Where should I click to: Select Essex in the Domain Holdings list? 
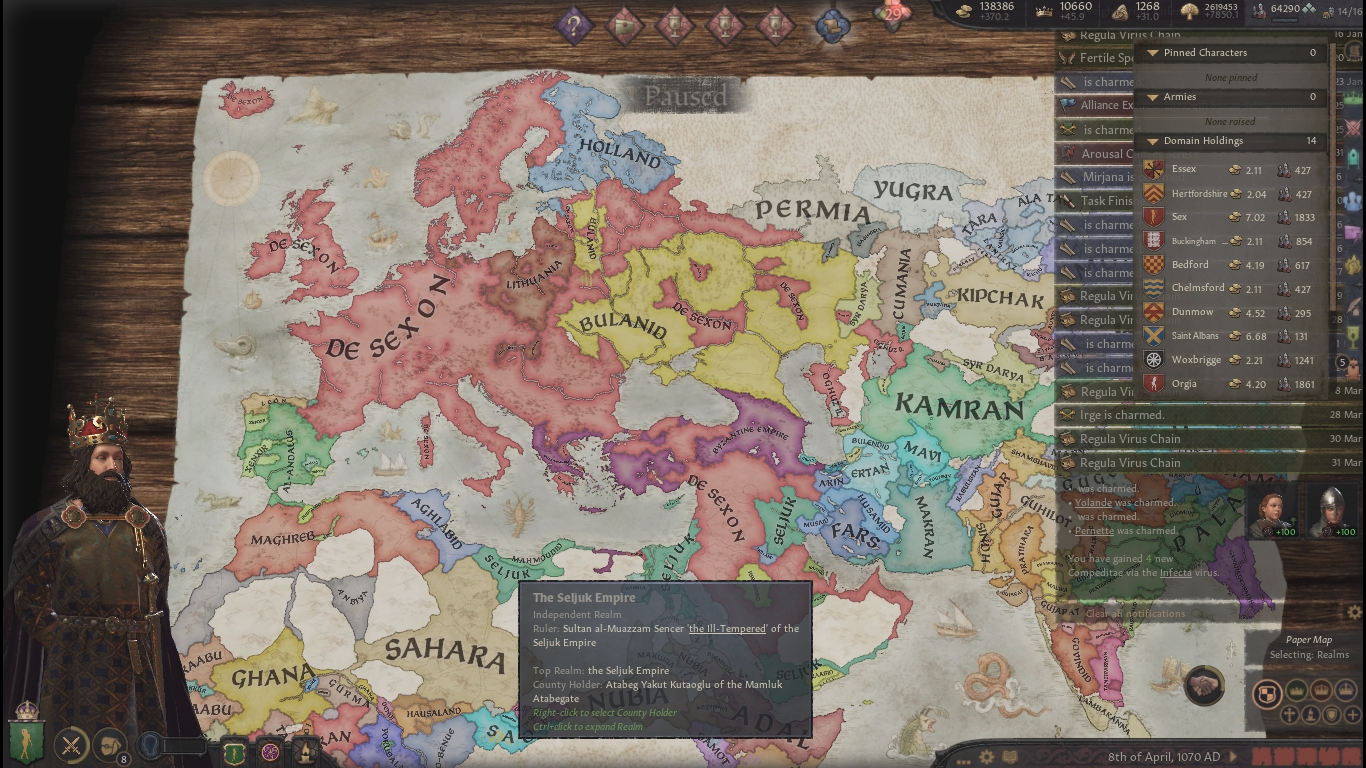click(x=1185, y=169)
